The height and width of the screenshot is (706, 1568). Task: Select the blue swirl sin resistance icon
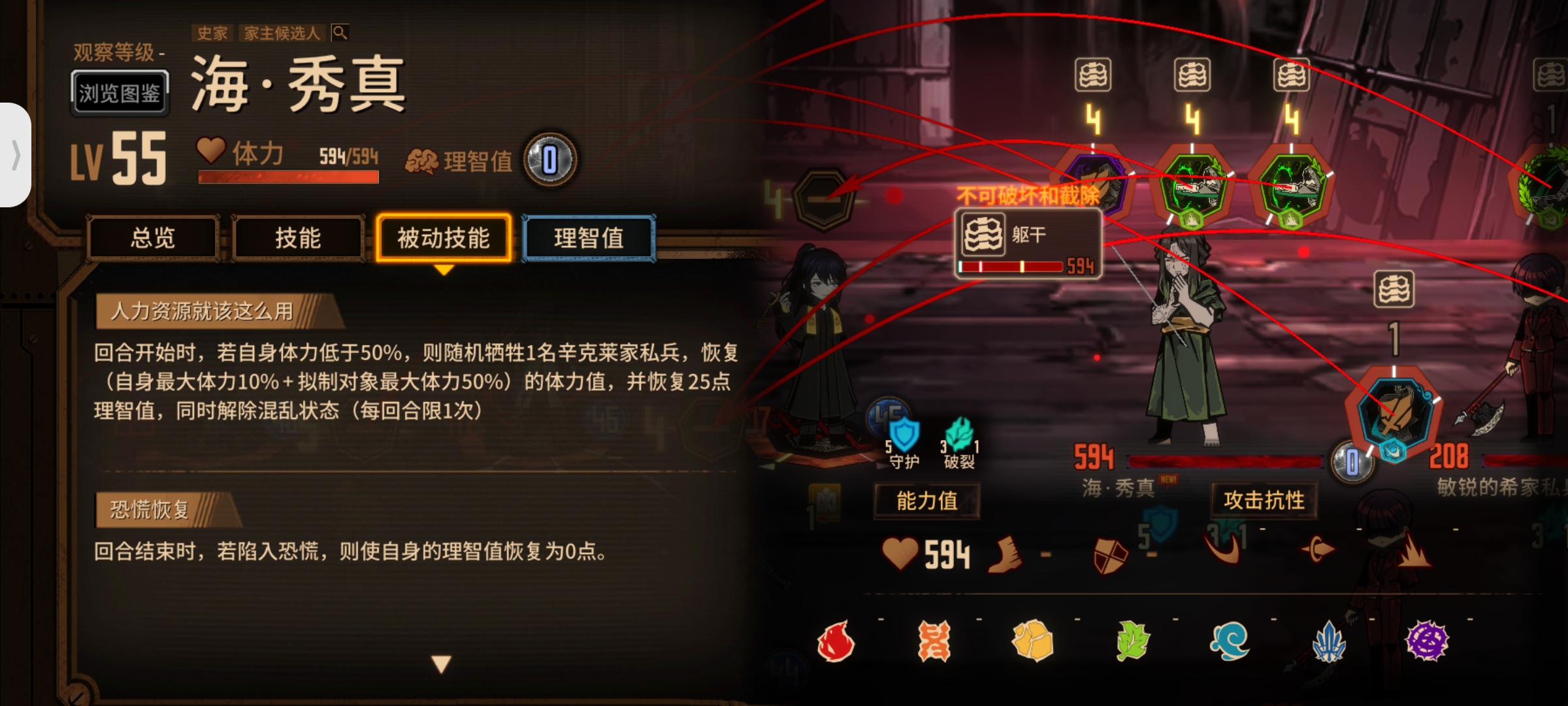click(1230, 641)
